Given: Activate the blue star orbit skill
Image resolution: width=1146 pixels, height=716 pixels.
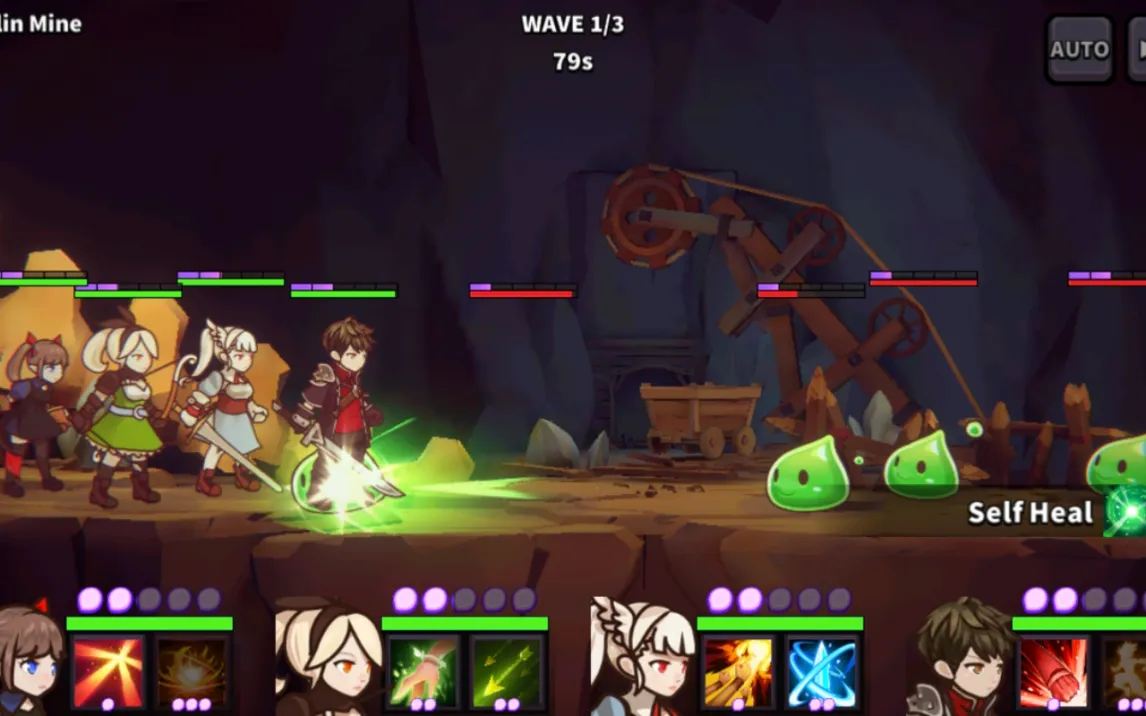Looking at the screenshot, I should click(x=822, y=672).
